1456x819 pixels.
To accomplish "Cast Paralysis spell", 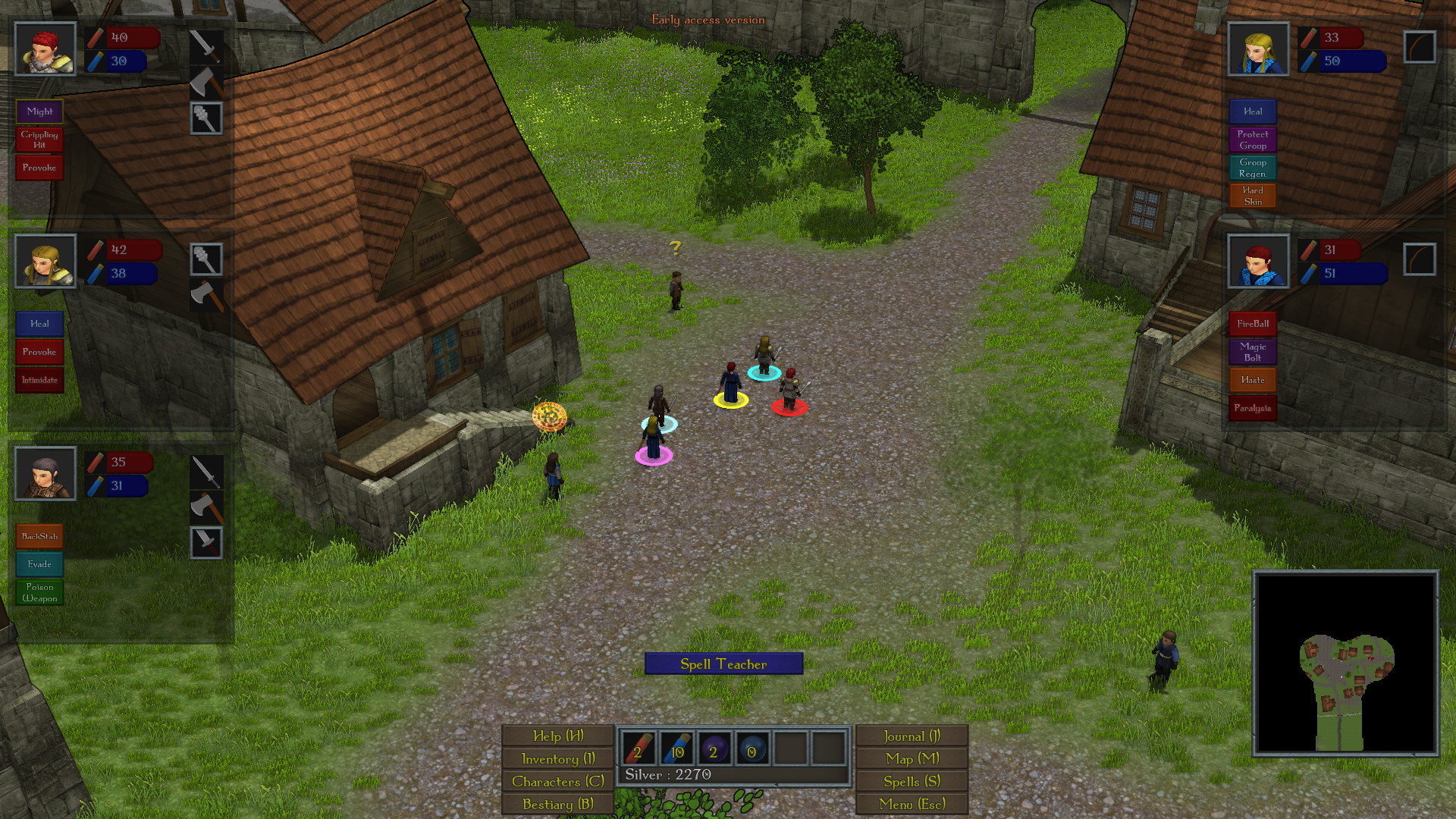I will click(1253, 407).
